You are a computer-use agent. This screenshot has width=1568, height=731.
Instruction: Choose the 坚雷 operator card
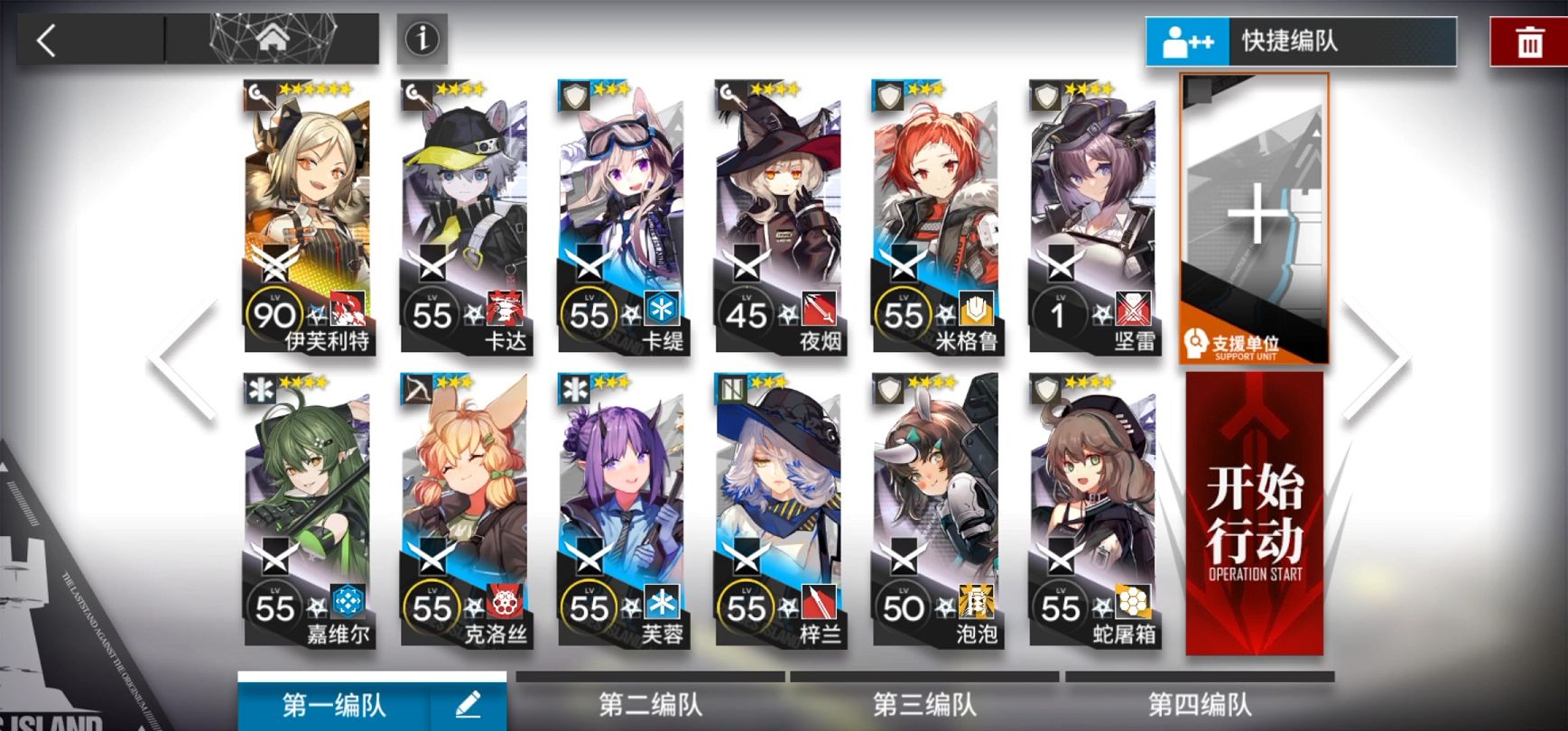point(1092,217)
